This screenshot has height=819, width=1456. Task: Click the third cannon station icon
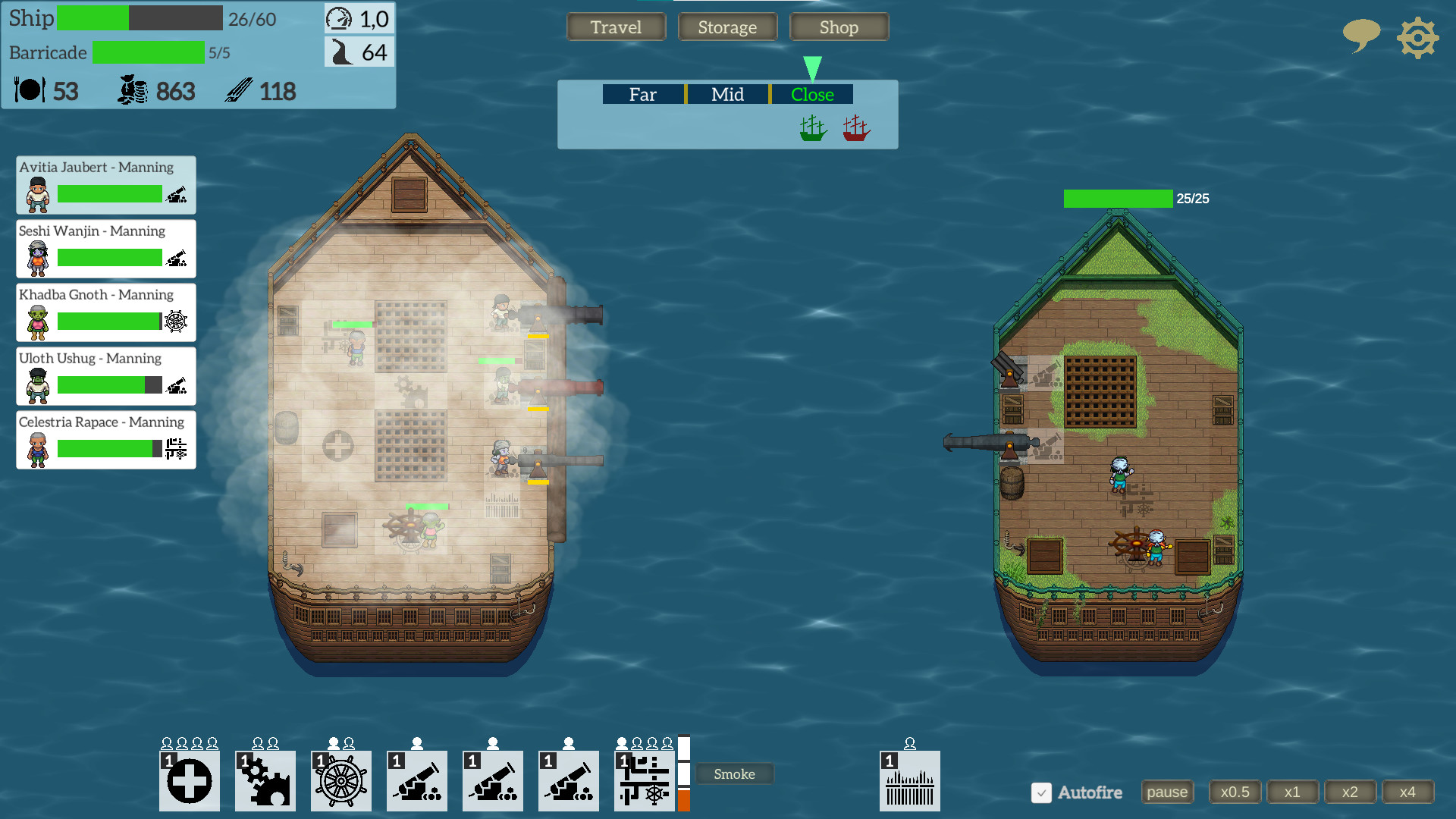pyautogui.click(x=568, y=780)
